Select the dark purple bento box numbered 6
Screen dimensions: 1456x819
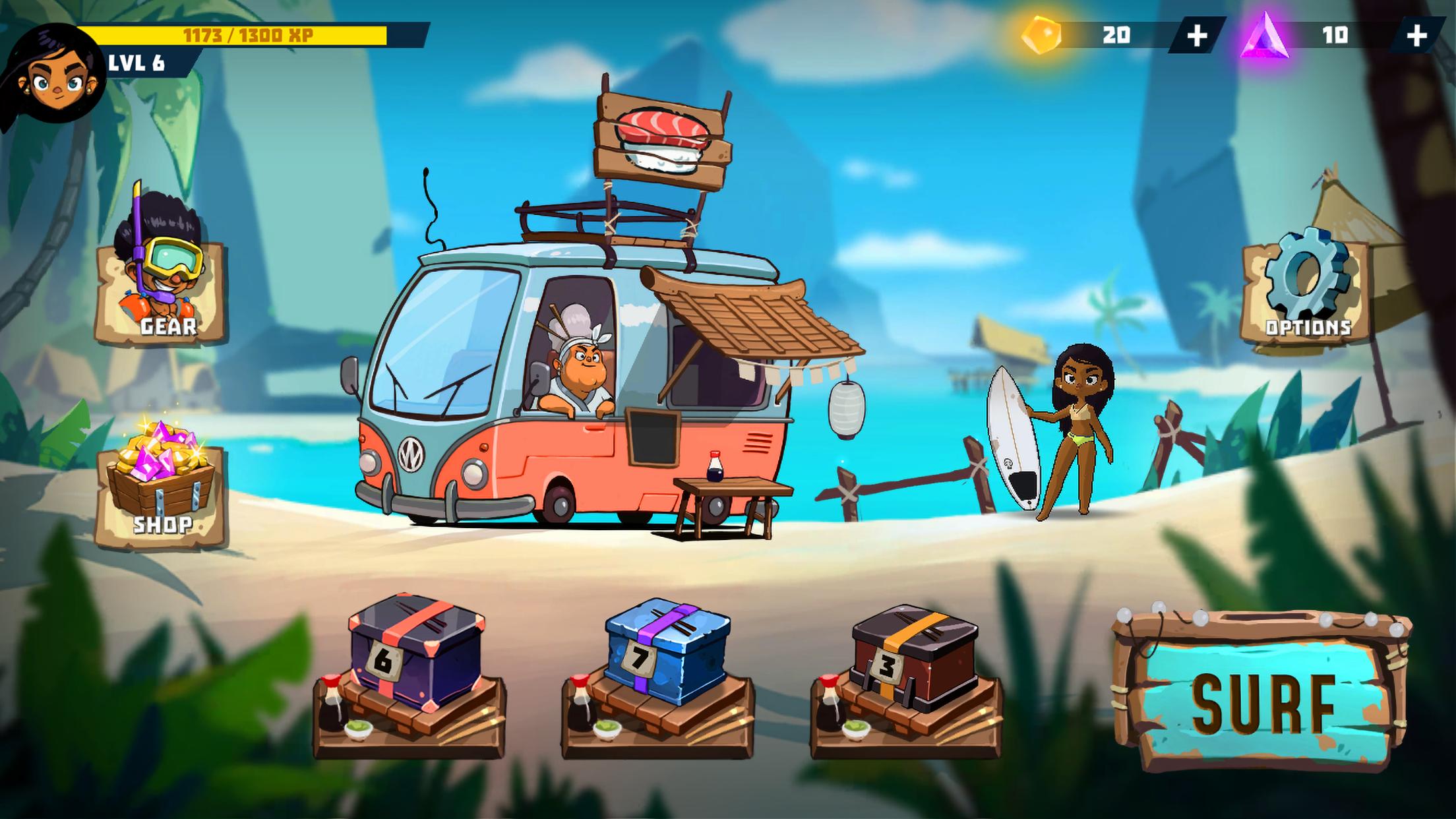coord(415,653)
